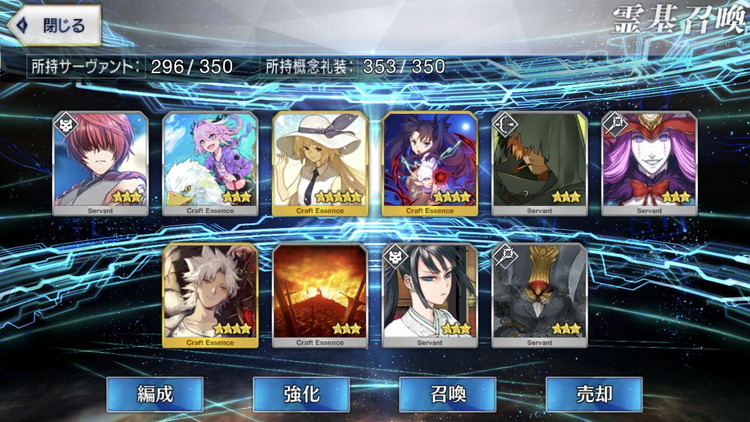Choose the black-haired servant in white robe
Screen dimensions: 750x422
tap(430, 294)
